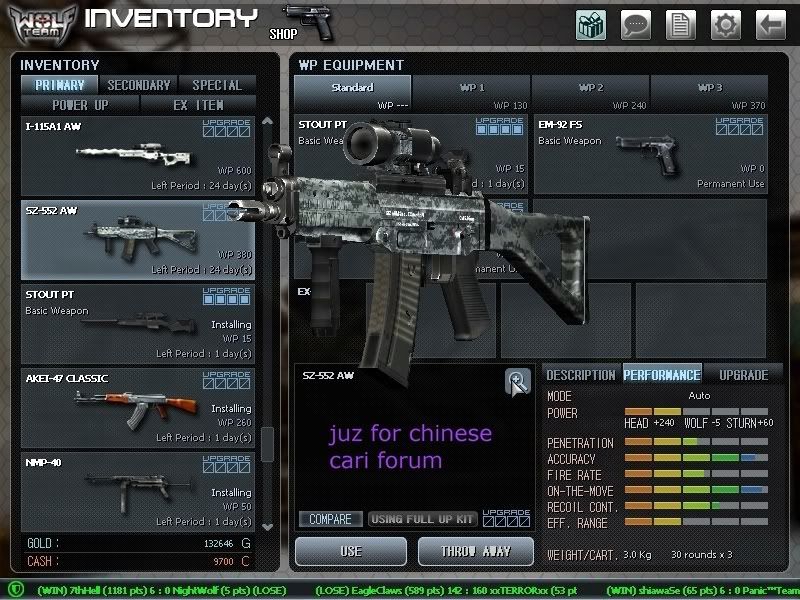Image resolution: width=800 pixels, height=600 pixels.
Task: Show the Power Up category
Action: coord(80,104)
